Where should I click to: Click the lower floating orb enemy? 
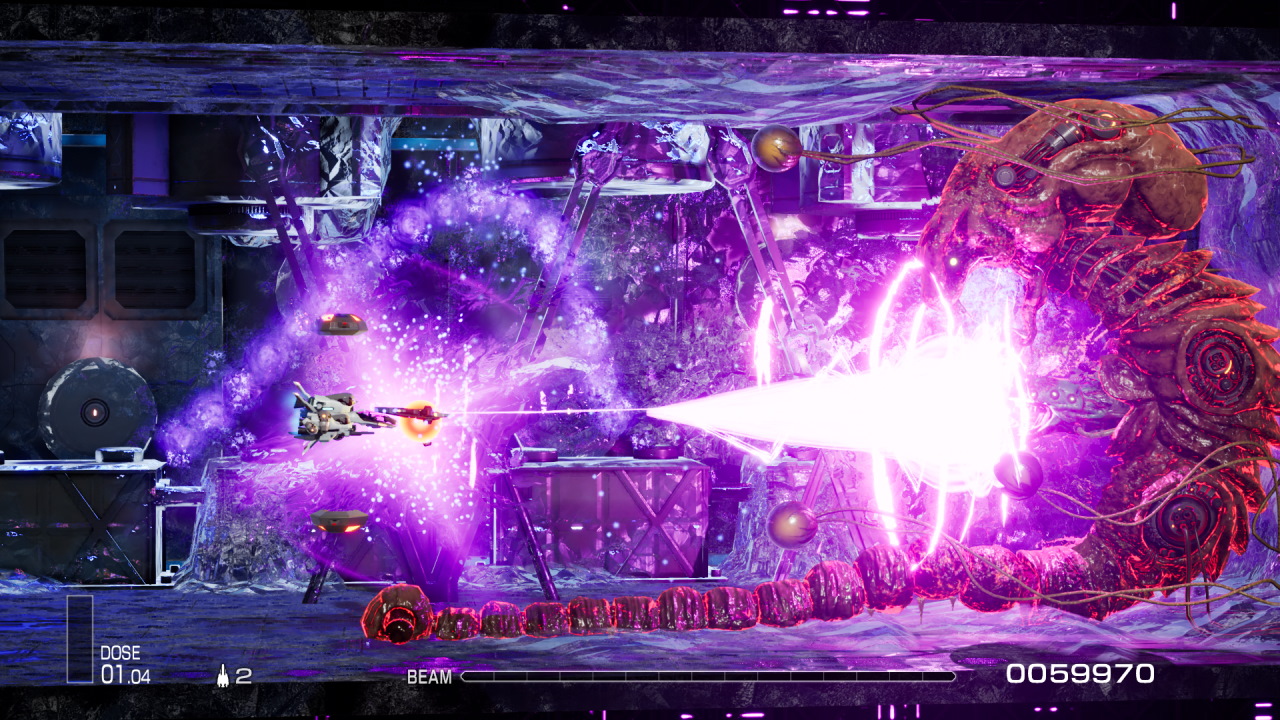pyautogui.click(x=793, y=523)
